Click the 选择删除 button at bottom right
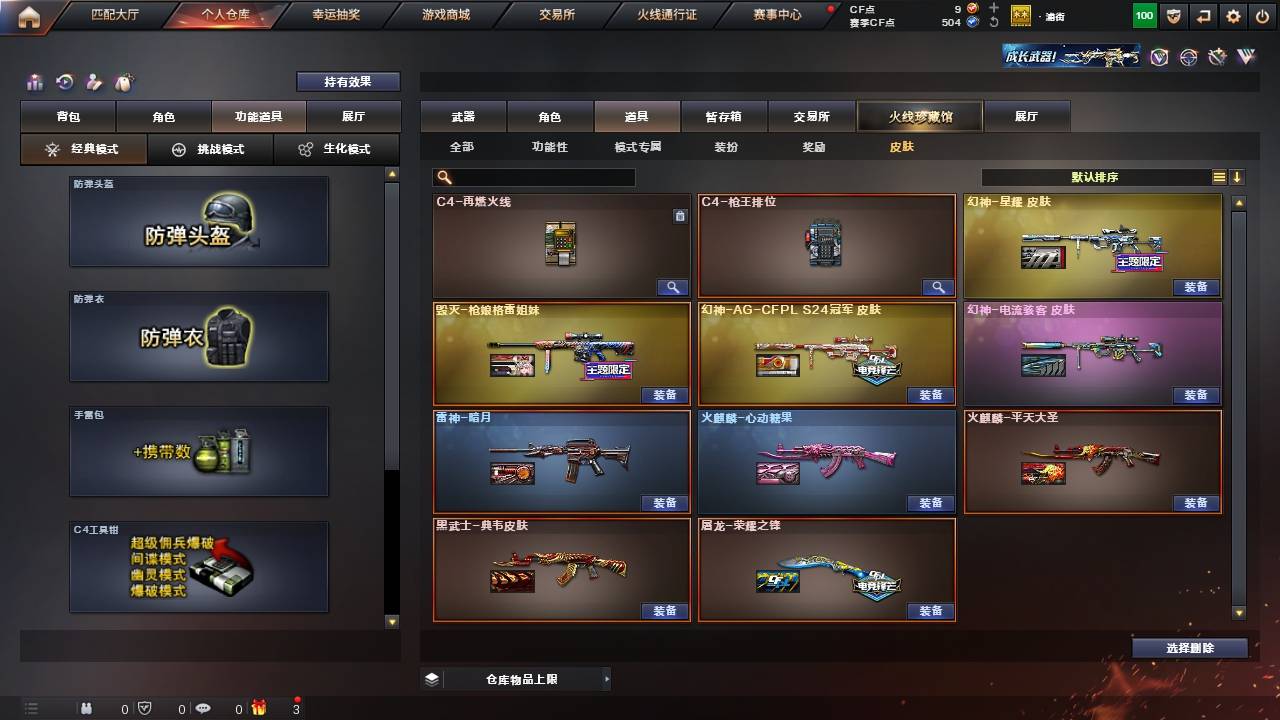The height and width of the screenshot is (720, 1280). click(x=1190, y=647)
